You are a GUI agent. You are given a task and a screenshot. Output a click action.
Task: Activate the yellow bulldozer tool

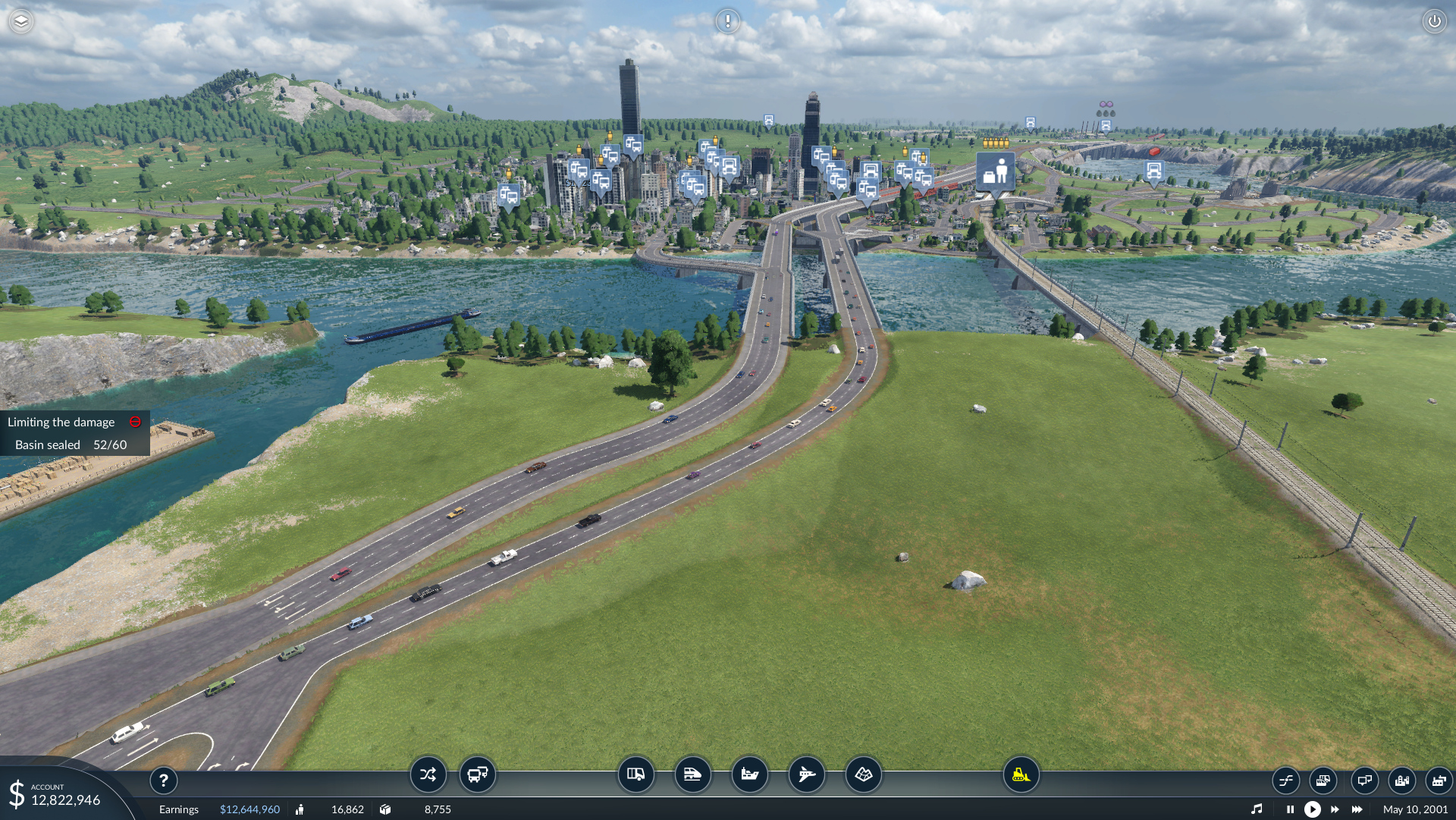point(1021,774)
